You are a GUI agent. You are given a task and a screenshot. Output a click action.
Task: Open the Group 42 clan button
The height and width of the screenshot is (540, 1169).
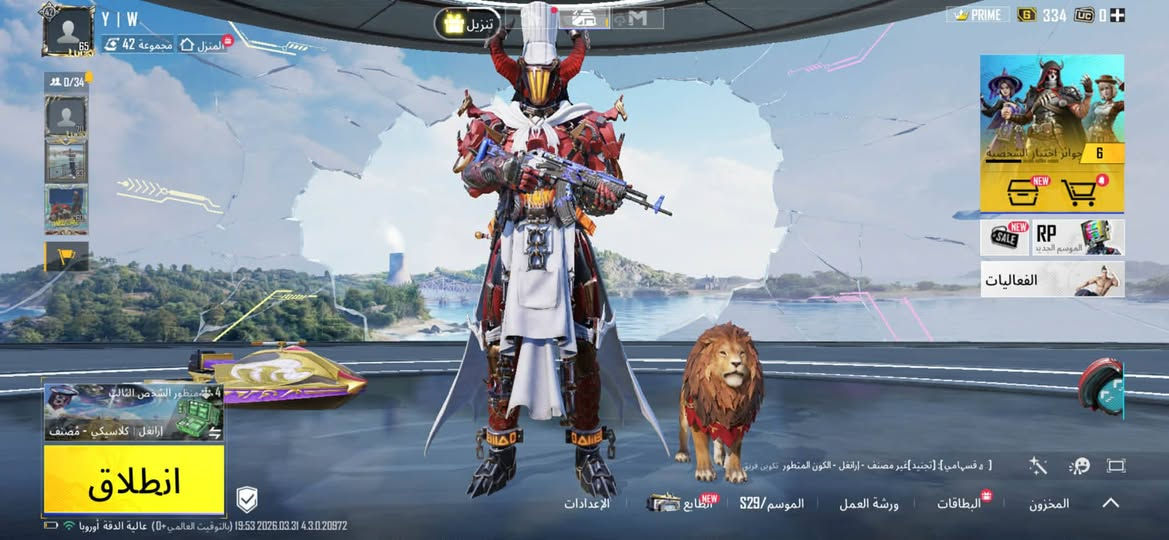click(x=138, y=44)
